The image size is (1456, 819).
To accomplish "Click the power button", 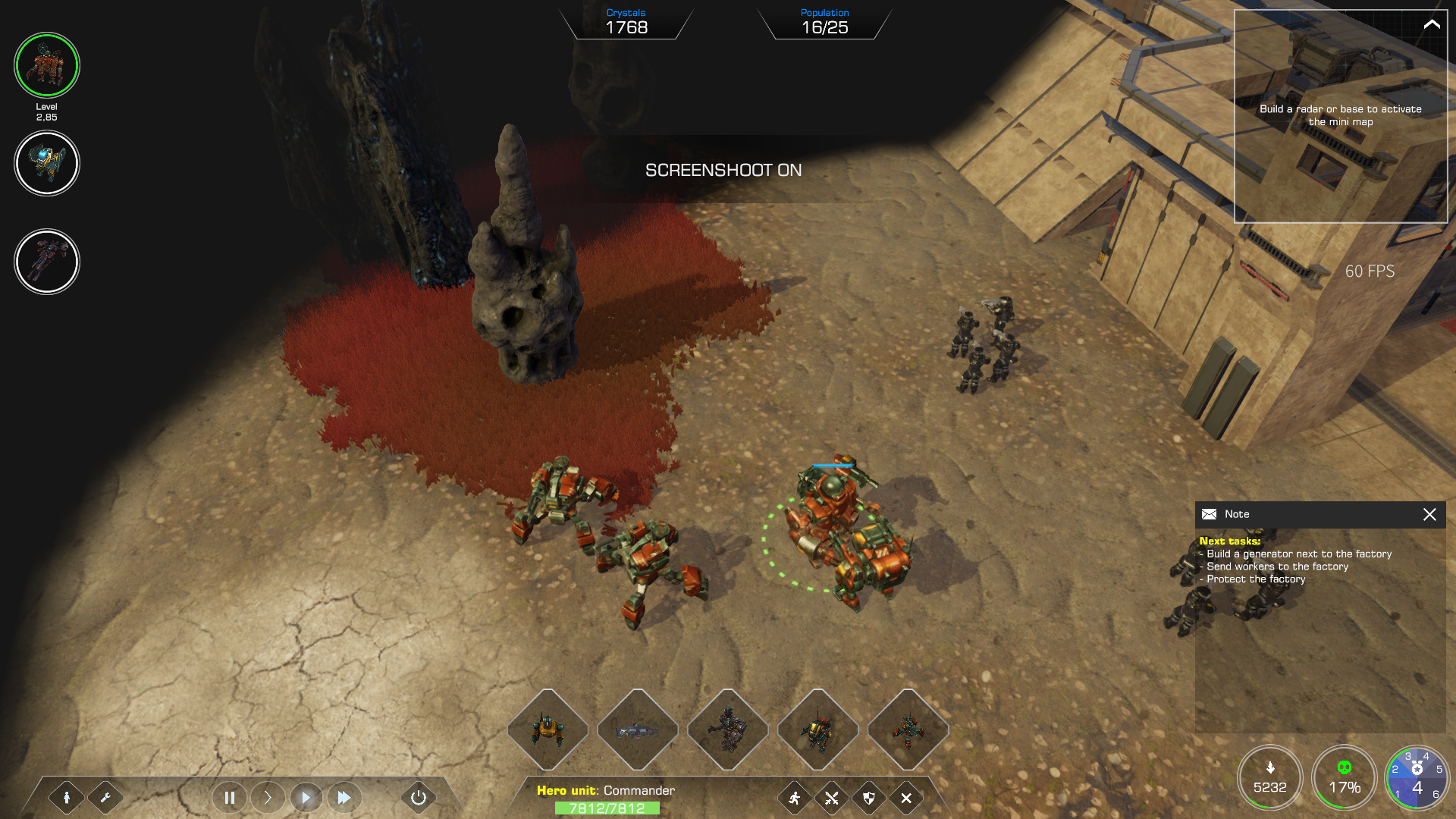I will click(x=419, y=798).
